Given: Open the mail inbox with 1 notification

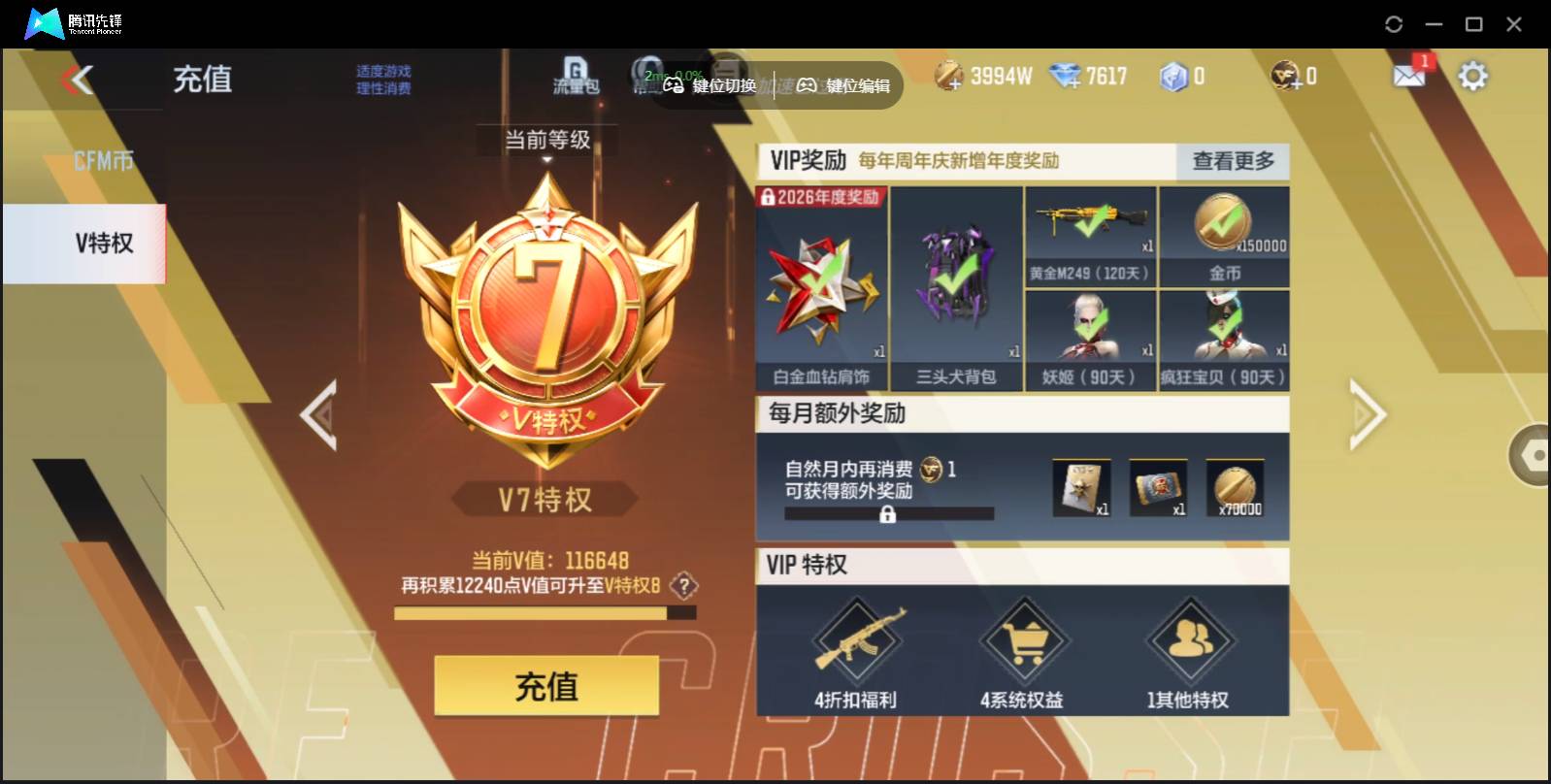Looking at the screenshot, I should click(1408, 74).
